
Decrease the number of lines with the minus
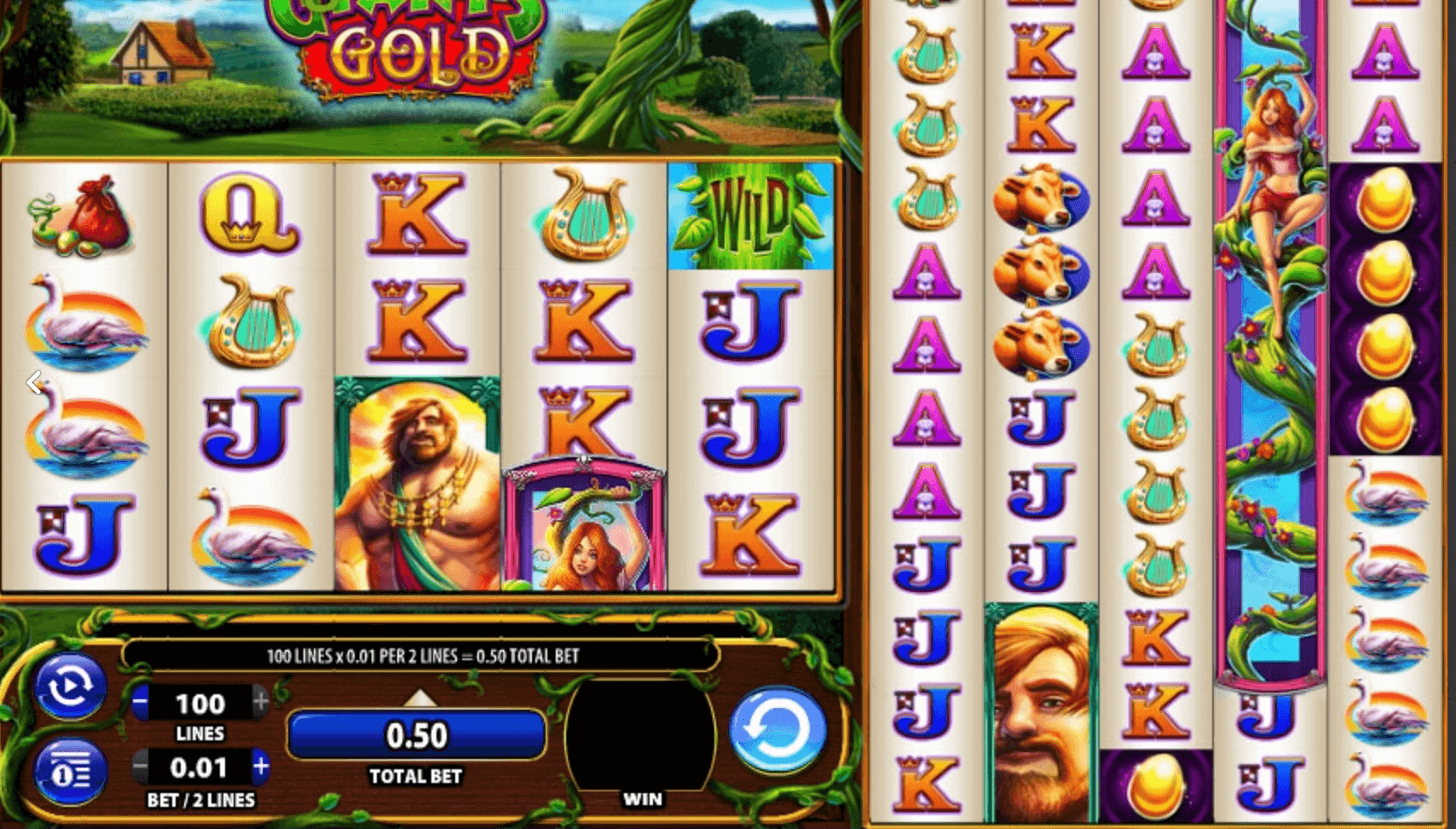pyautogui.click(x=139, y=703)
